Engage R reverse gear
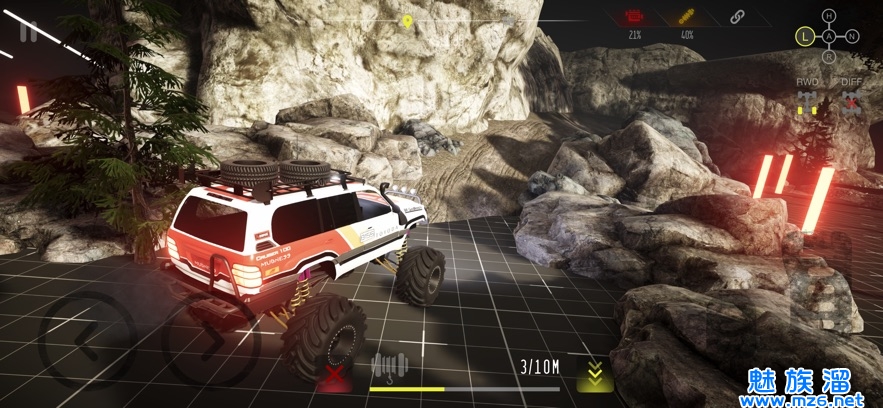The height and width of the screenshot is (408, 883). (x=828, y=58)
